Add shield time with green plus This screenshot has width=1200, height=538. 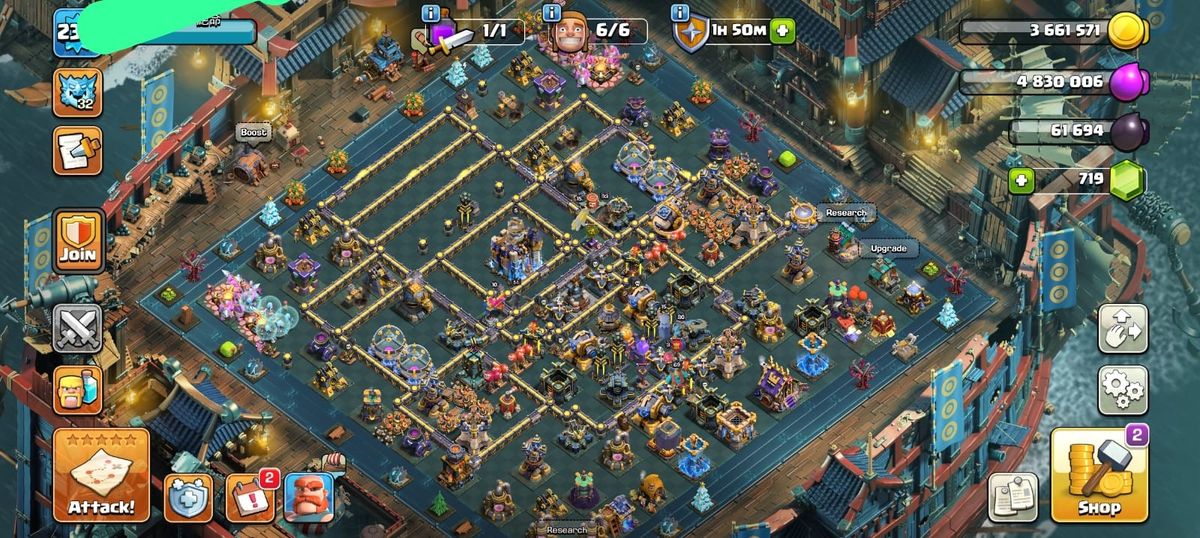pos(780,31)
